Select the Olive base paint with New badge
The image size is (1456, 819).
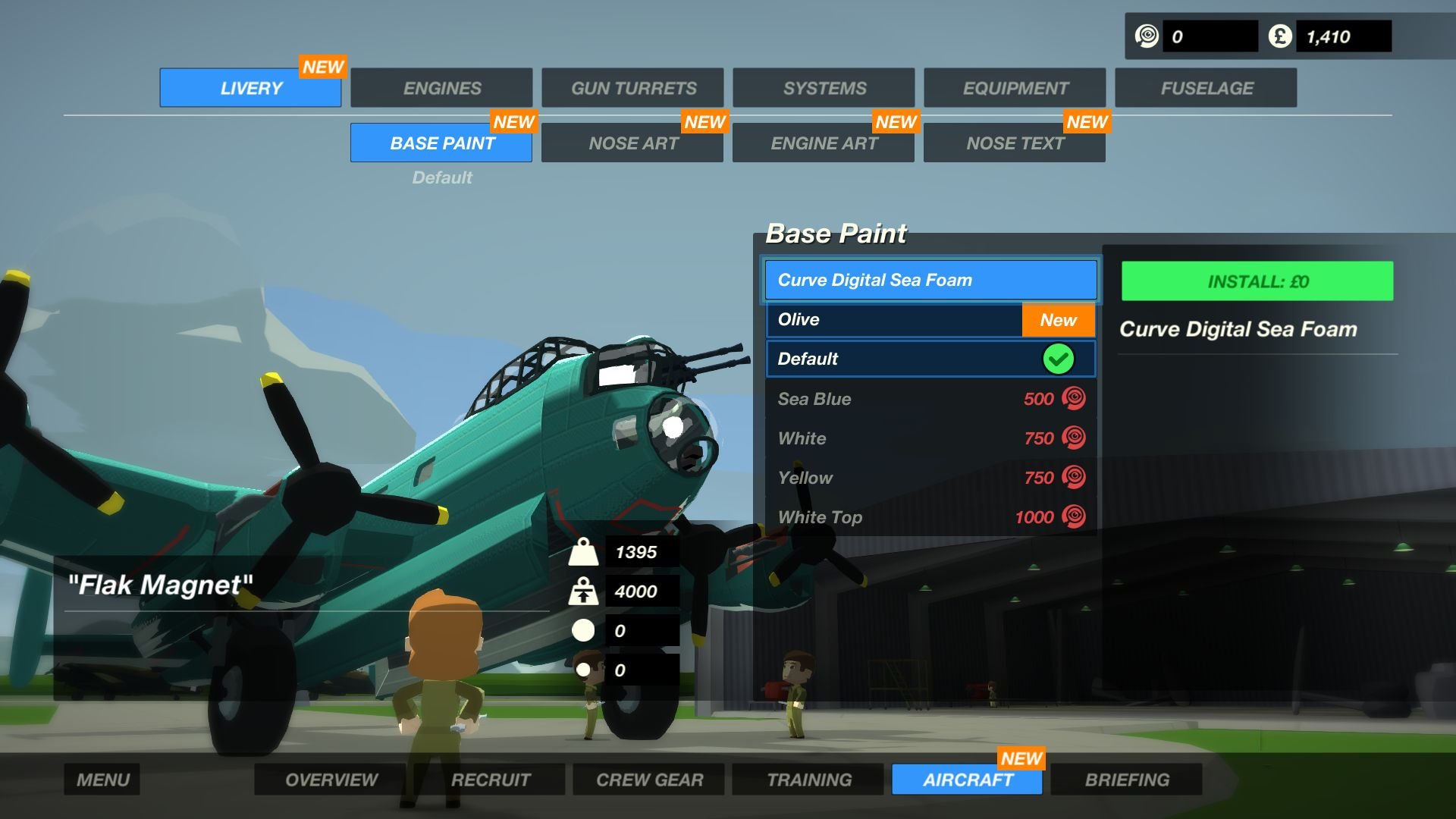pyautogui.click(x=895, y=319)
